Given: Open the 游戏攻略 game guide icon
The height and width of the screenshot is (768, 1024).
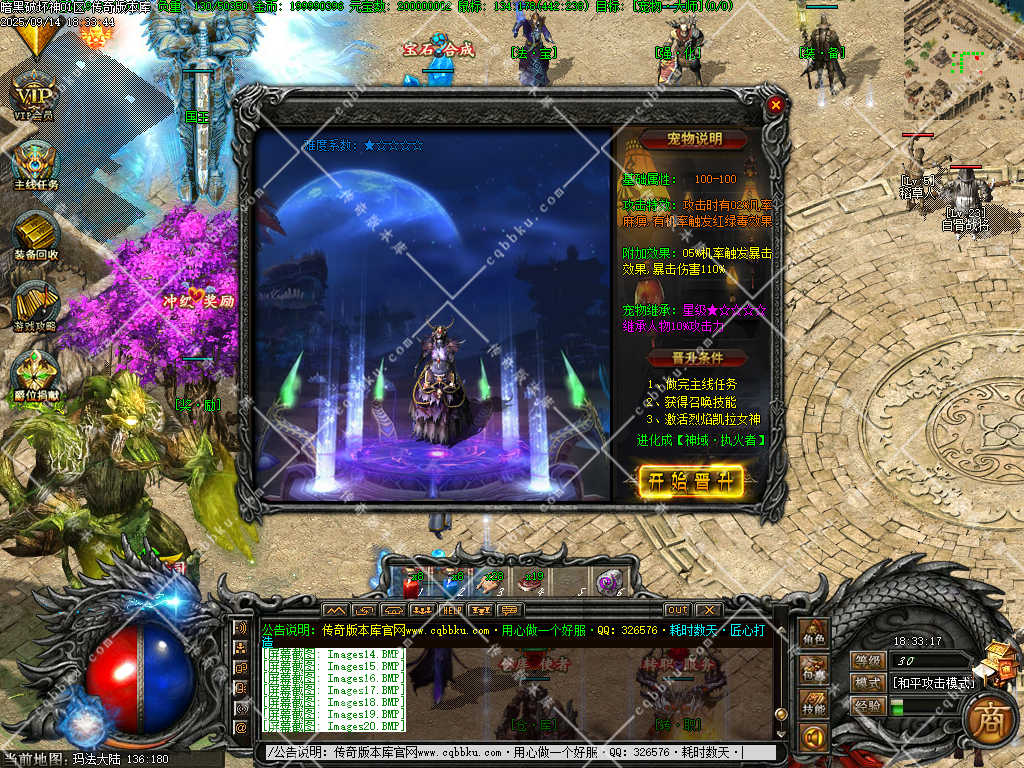Looking at the screenshot, I should pos(36,303).
